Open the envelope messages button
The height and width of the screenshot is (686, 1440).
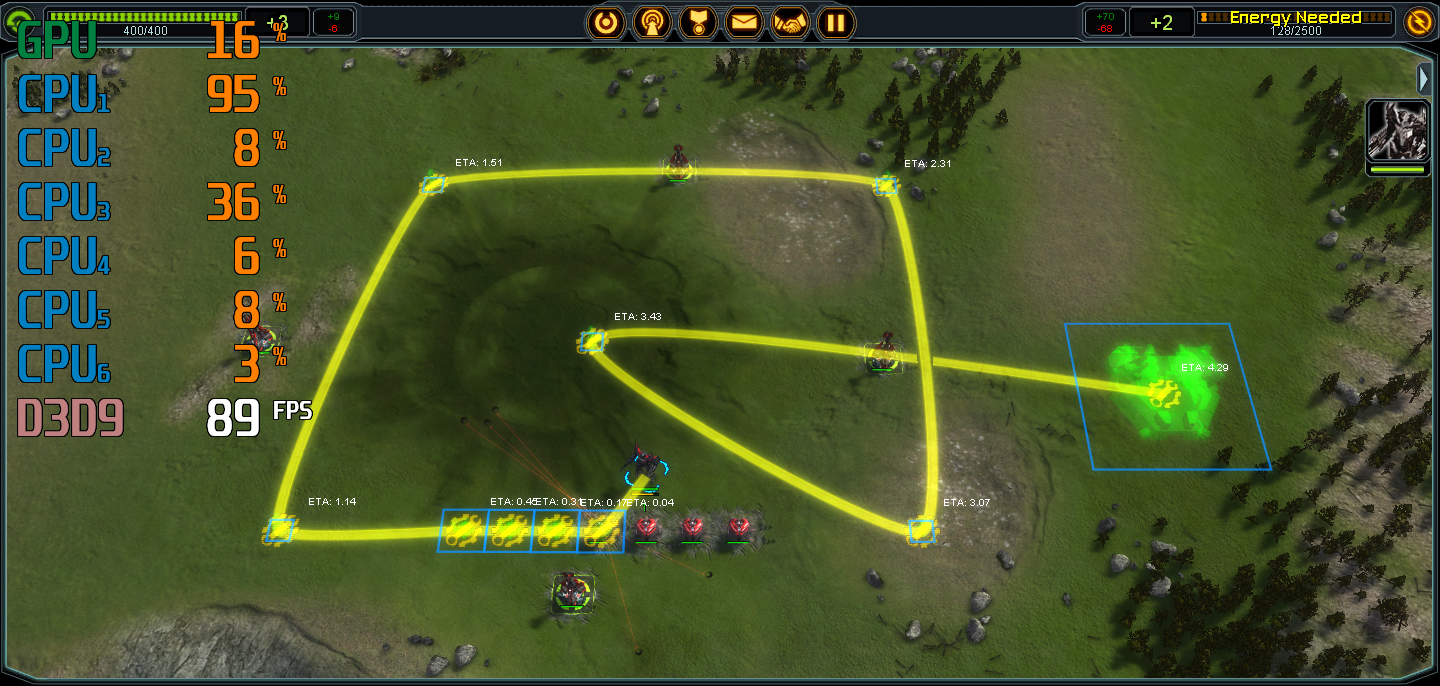pyautogui.click(x=744, y=22)
